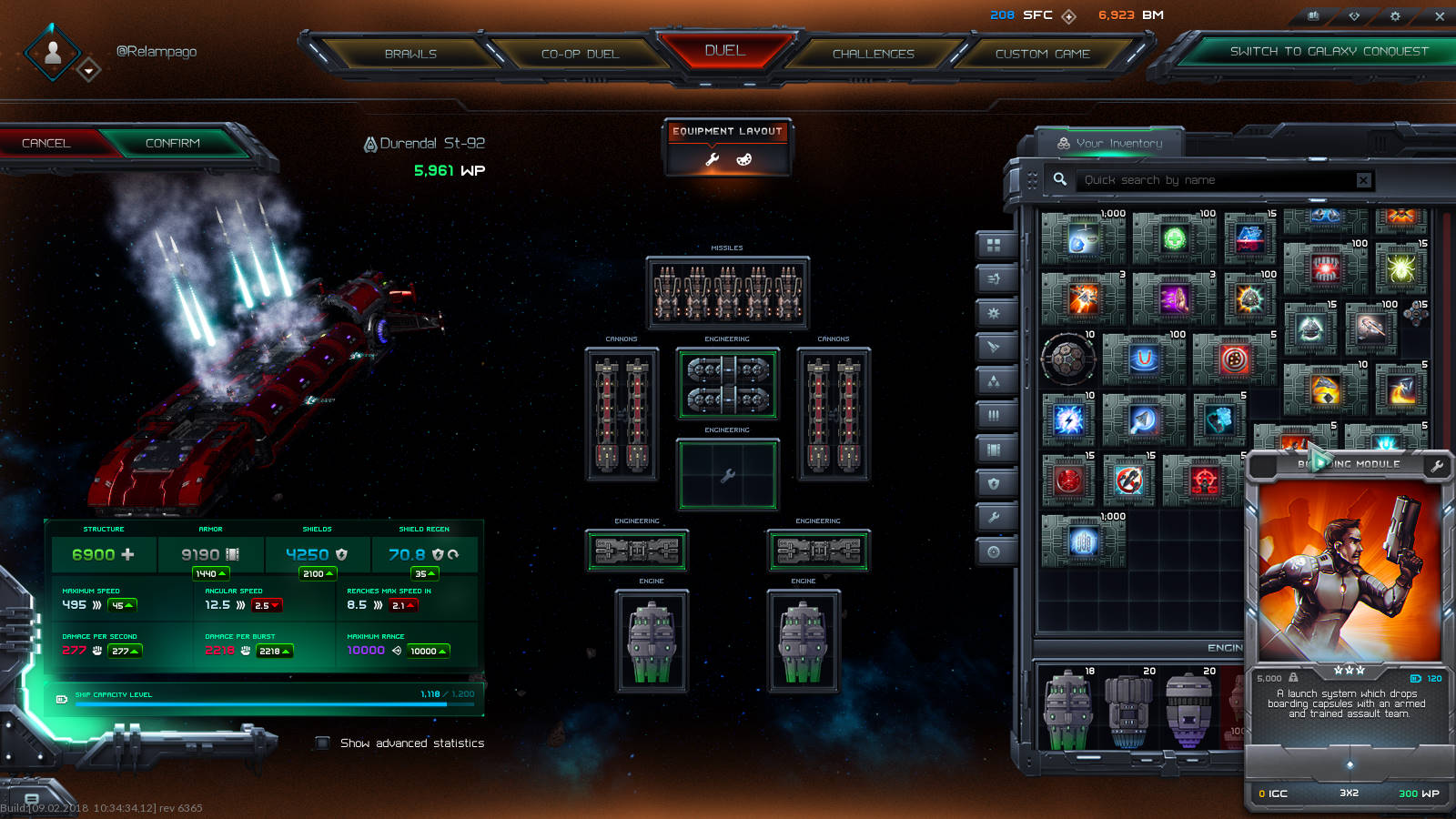The width and height of the screenshot is (1456, 819).
Task: Open the game manual book icon
Action: point(1313,15)
